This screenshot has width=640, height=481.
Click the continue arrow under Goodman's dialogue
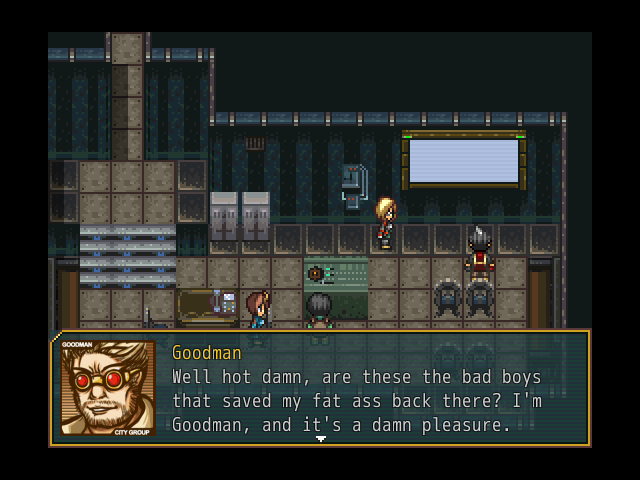click(320, 439)
